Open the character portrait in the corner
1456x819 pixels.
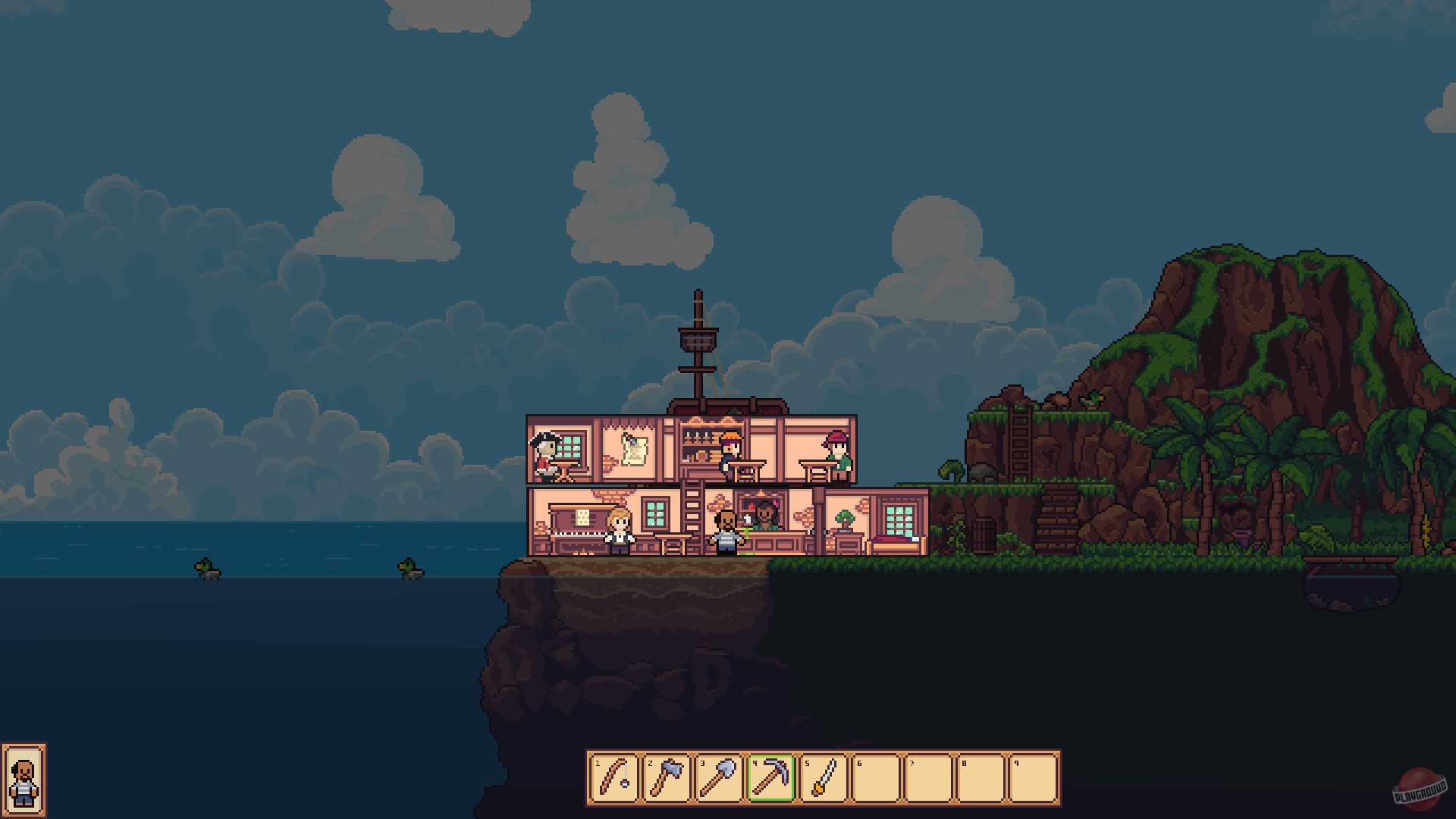point(25,783)
